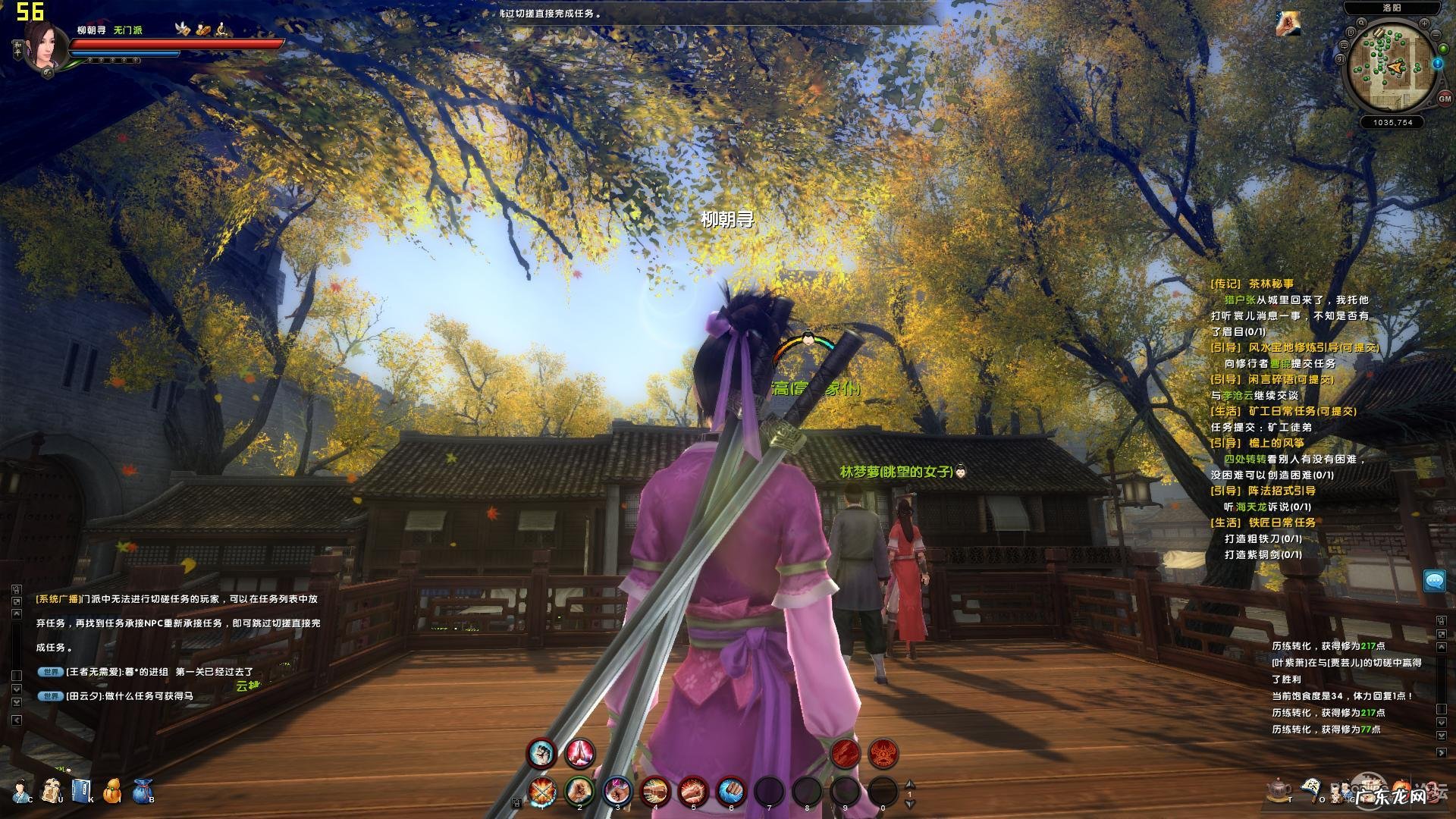
Task: Activate the crossed swords skill in slot 1
Action: 542,792
